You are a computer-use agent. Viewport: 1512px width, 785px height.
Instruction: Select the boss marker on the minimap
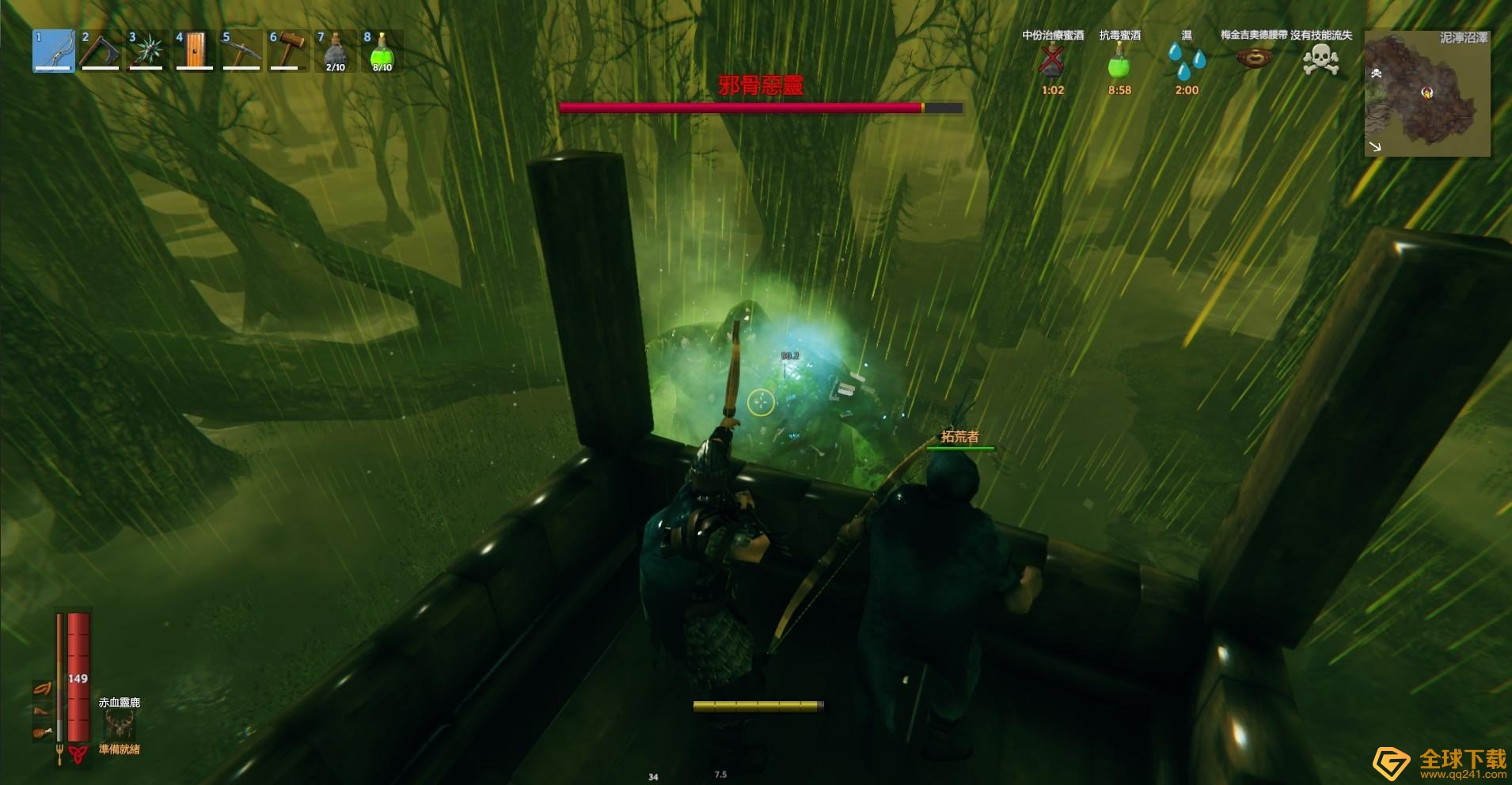(x=1427, y=93)
